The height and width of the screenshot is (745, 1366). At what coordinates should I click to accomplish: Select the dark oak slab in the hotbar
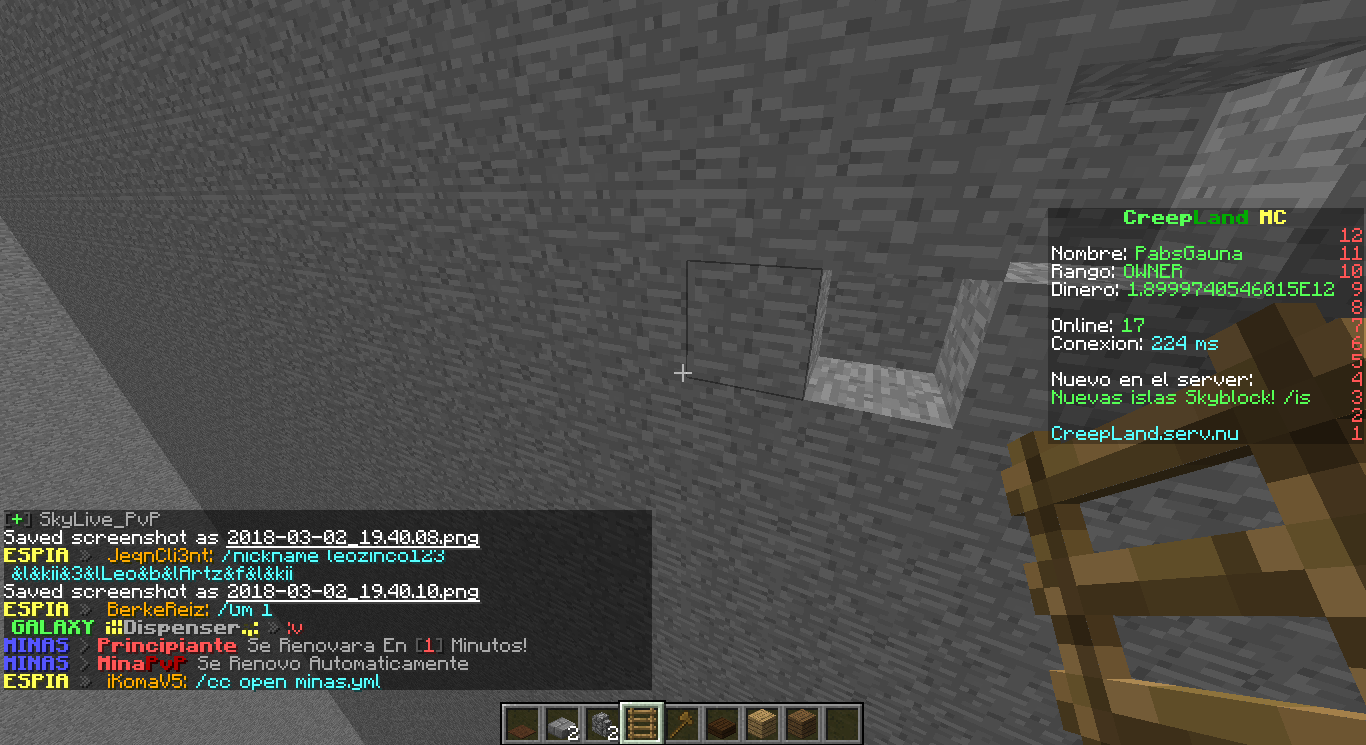724,723
